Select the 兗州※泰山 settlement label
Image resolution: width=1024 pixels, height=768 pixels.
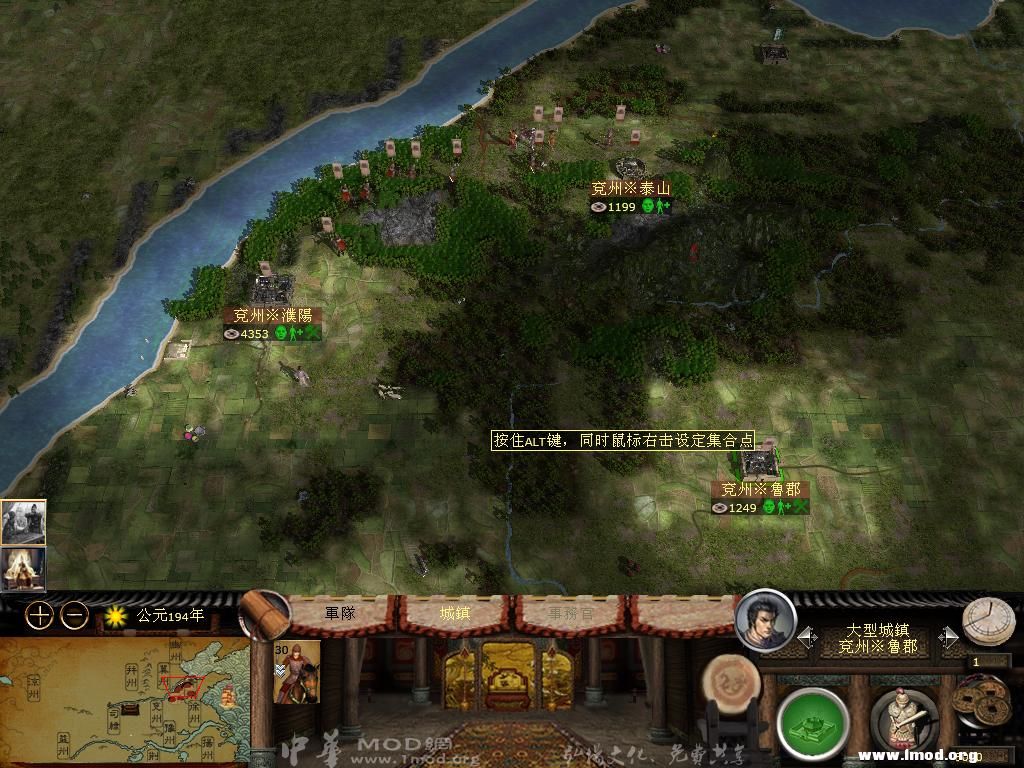coord(630,188)
